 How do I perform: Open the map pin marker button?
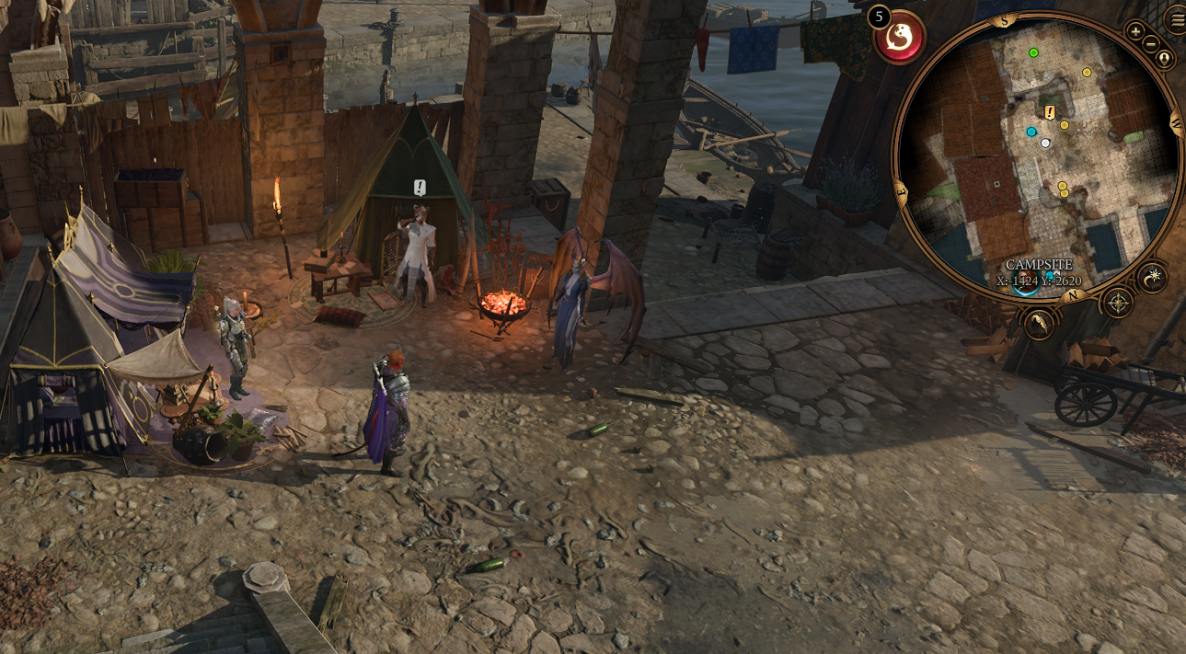(1164, 58)
